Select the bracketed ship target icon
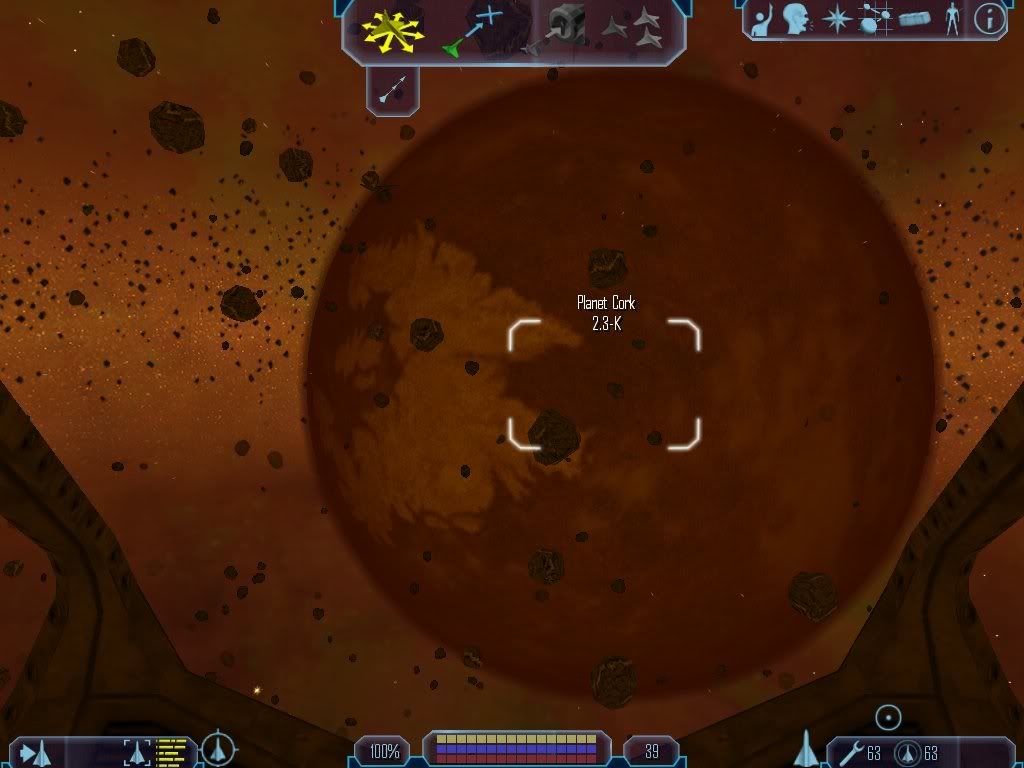1024x768 pixels. coord(136,751)
